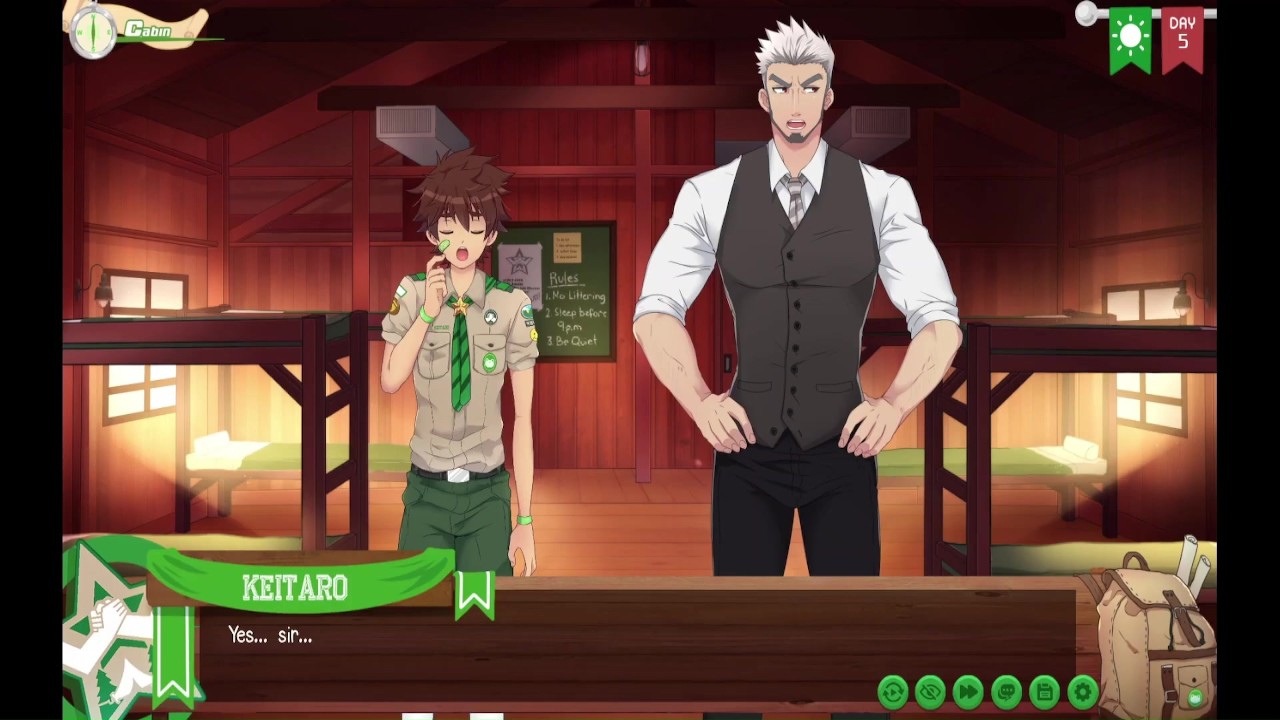This screenshot has height=720, width=1280.
Task: Open the dialogue history log
Action: point(1006,691)
